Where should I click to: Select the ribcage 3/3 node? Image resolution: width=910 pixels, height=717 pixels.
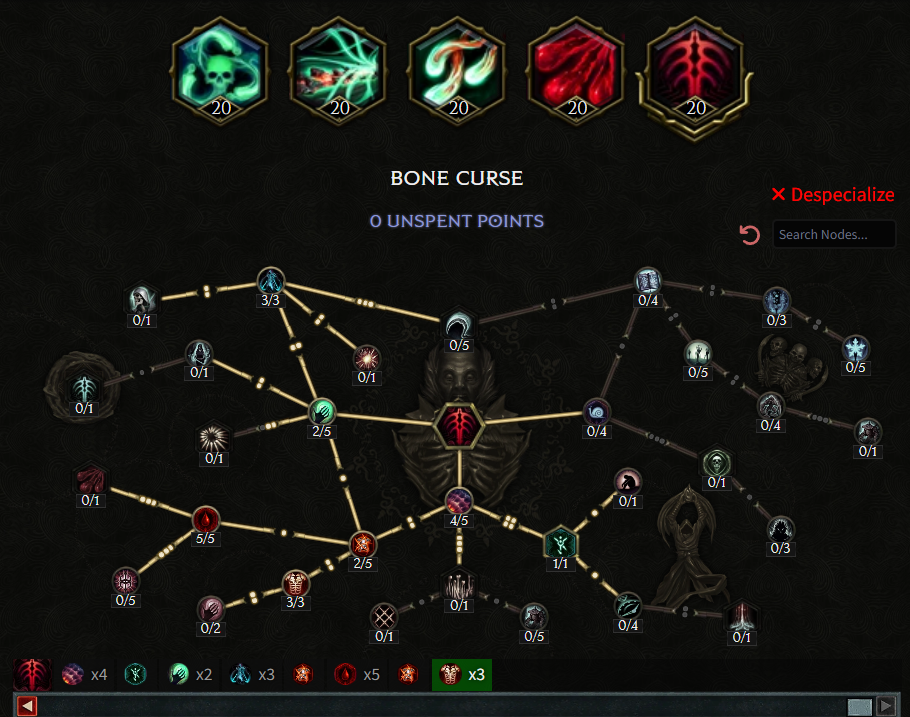tap(294, 582)
